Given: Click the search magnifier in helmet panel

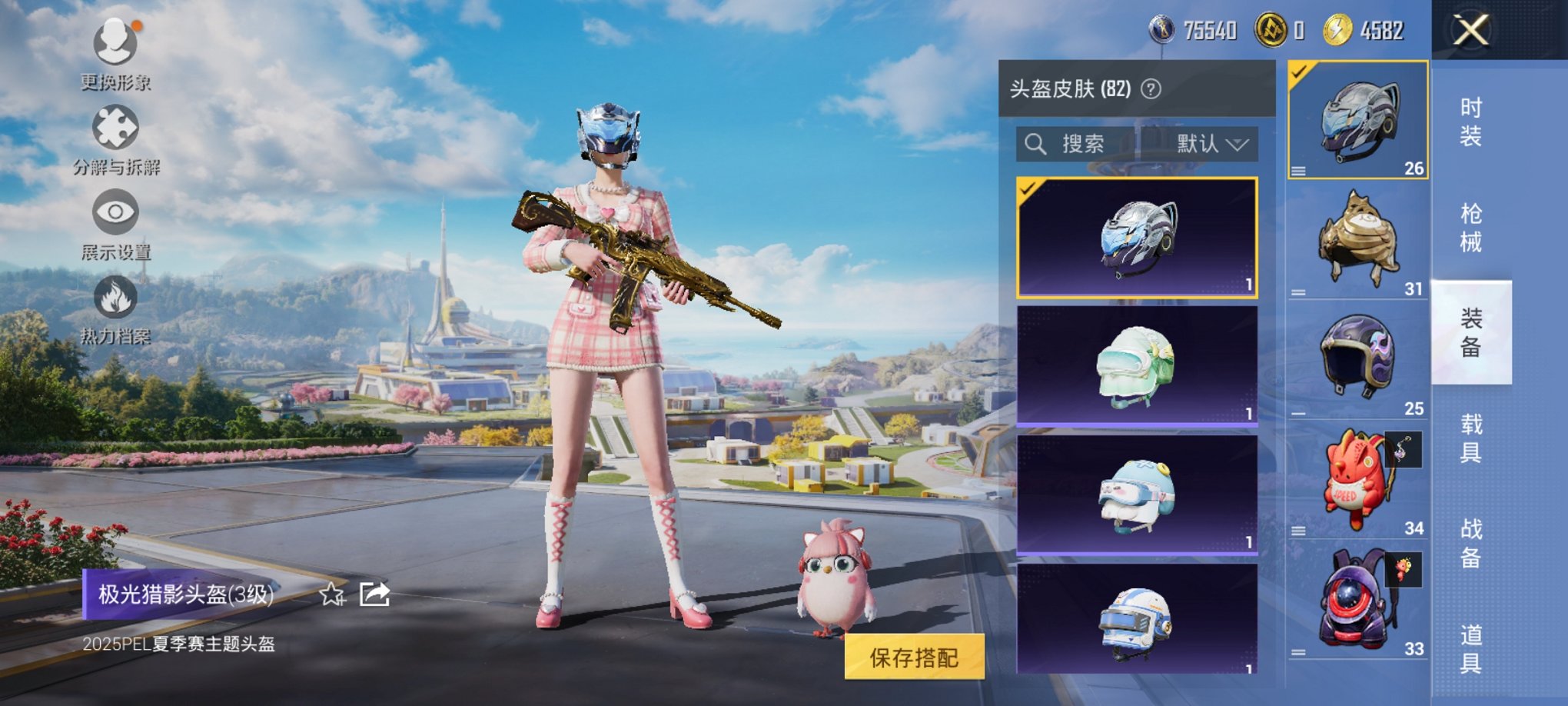Looking at the screenshot, I should pos(1034,145).
